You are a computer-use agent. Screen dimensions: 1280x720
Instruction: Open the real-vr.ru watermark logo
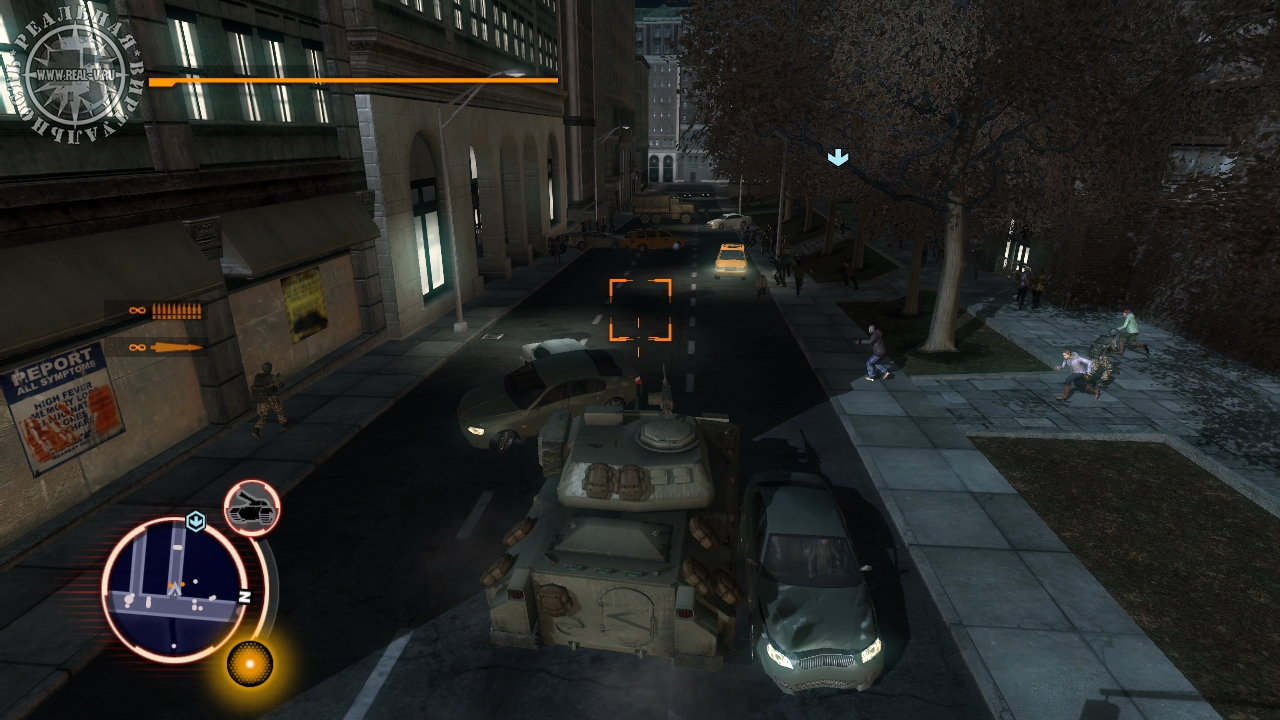tap(73, 72)
